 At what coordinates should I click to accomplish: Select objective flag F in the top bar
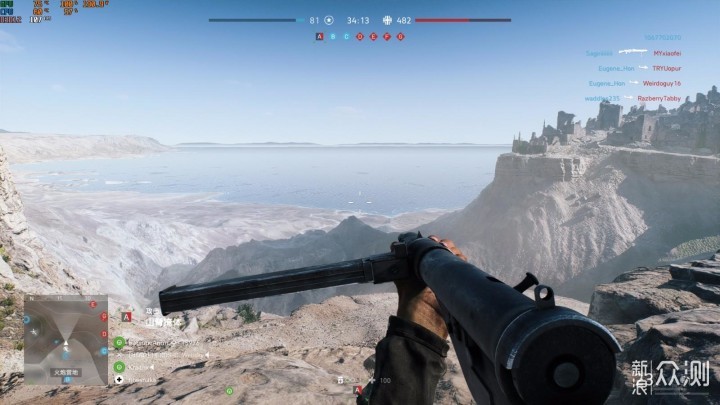point(387,36)
